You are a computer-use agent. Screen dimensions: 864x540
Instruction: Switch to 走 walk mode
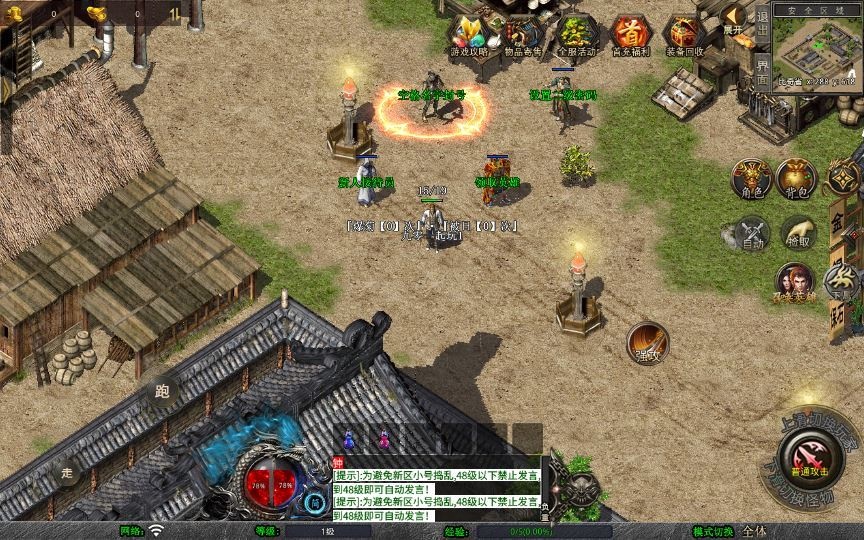click(x=68, y=471)
